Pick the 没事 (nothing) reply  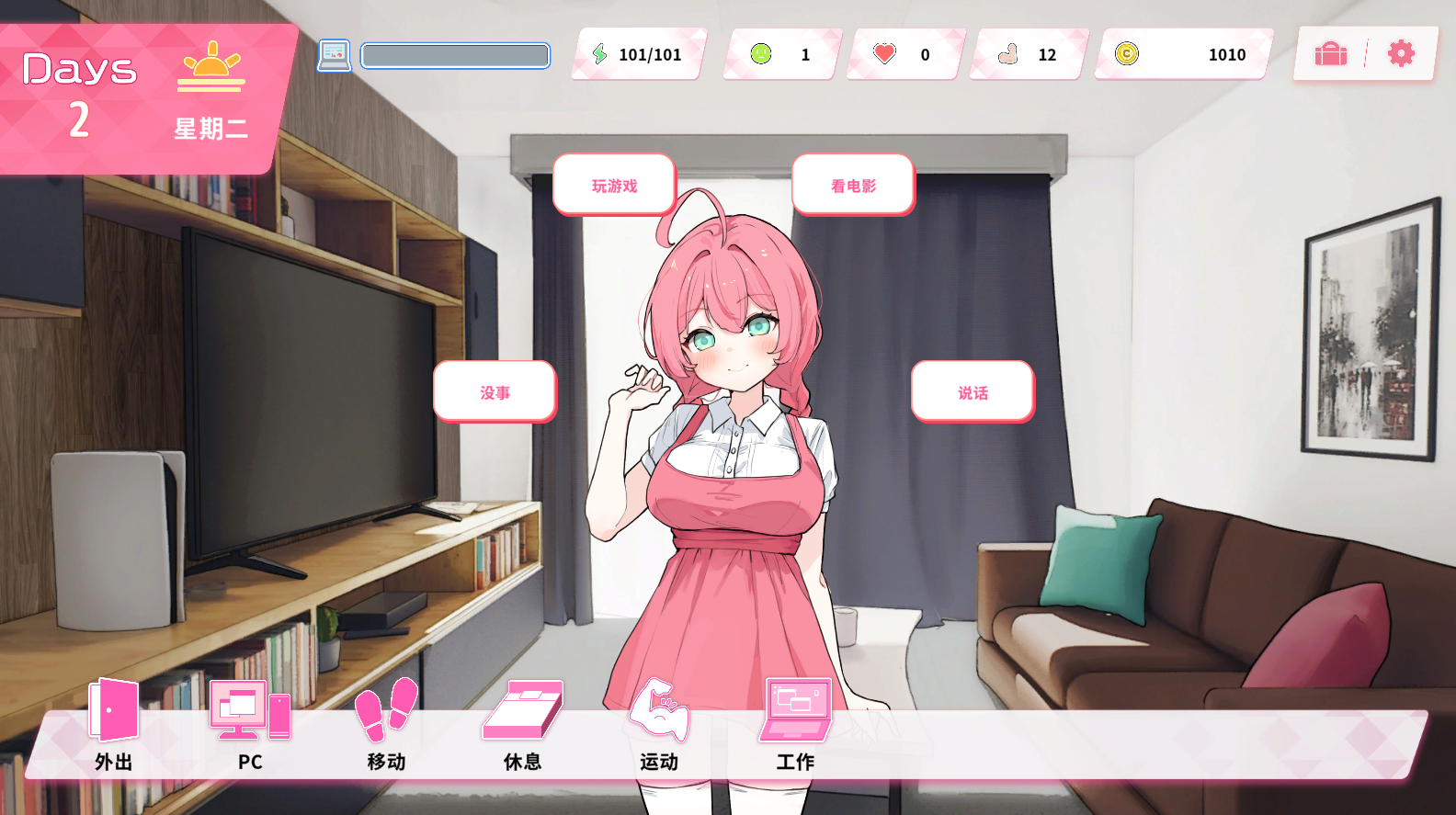tap(495, 392)
